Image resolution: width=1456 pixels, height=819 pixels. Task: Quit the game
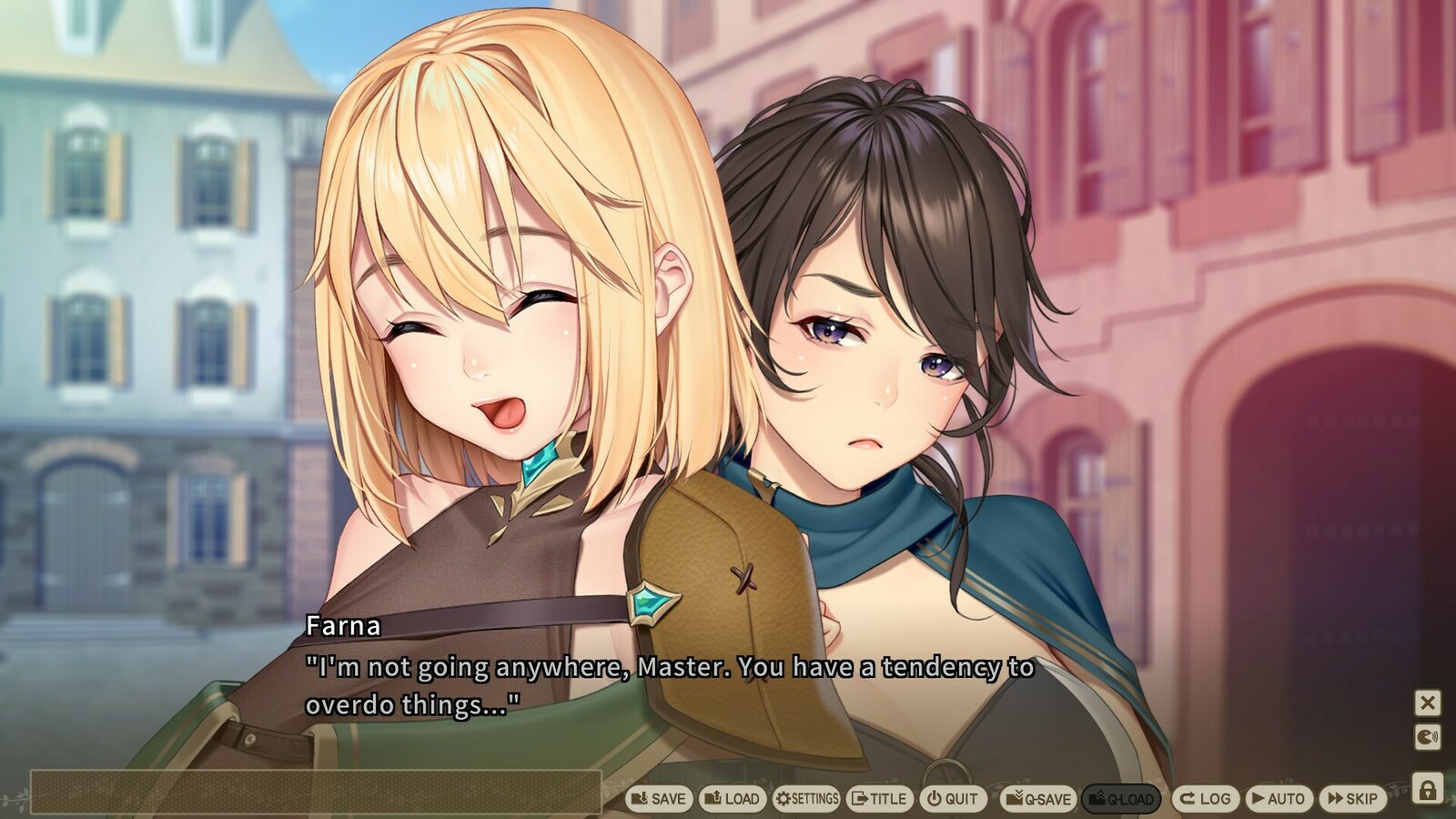click(x=951, y=798)
